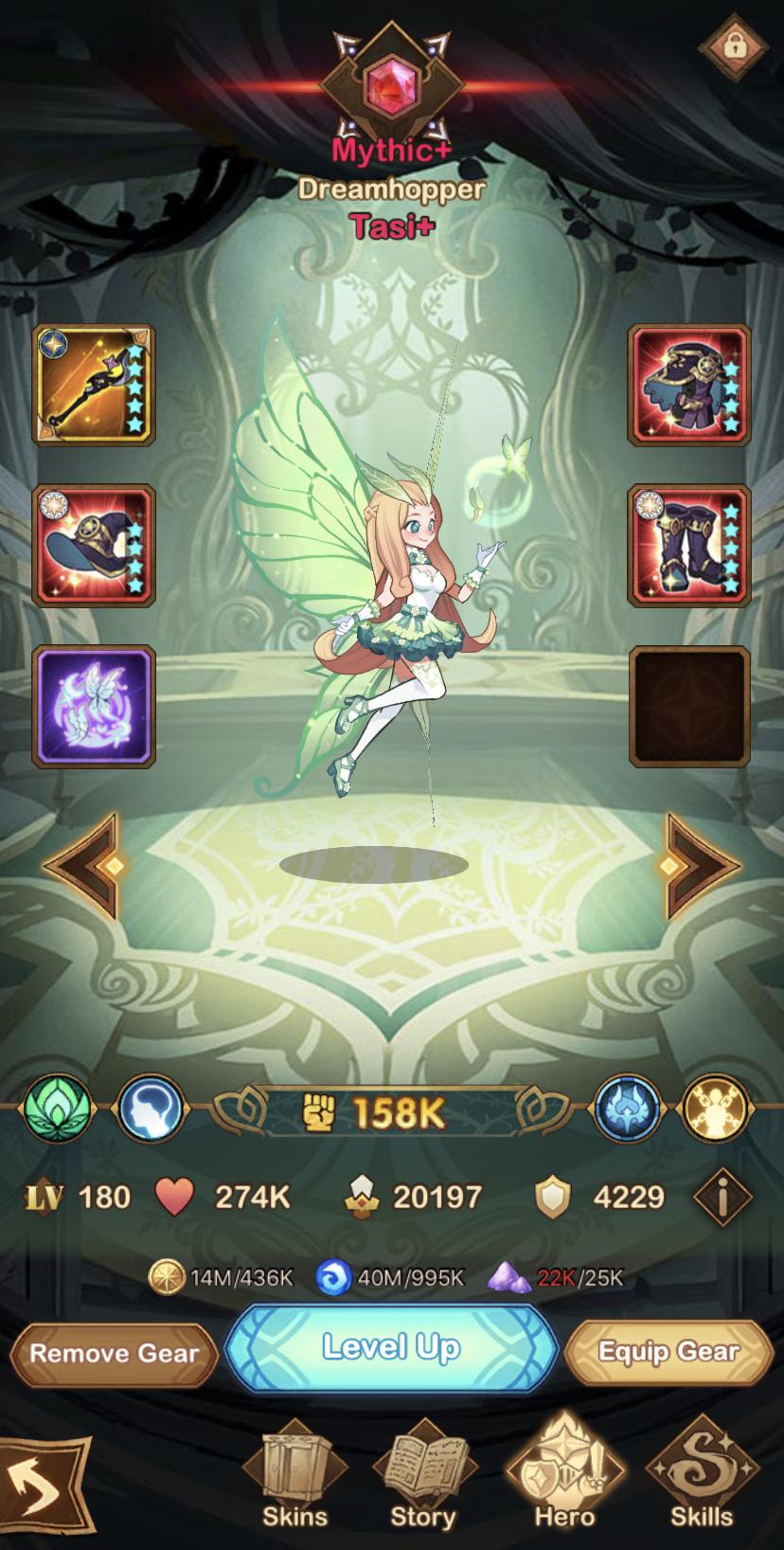
Task: Tap the blue head-silhouette class icon
Action: coord(151,1109)
